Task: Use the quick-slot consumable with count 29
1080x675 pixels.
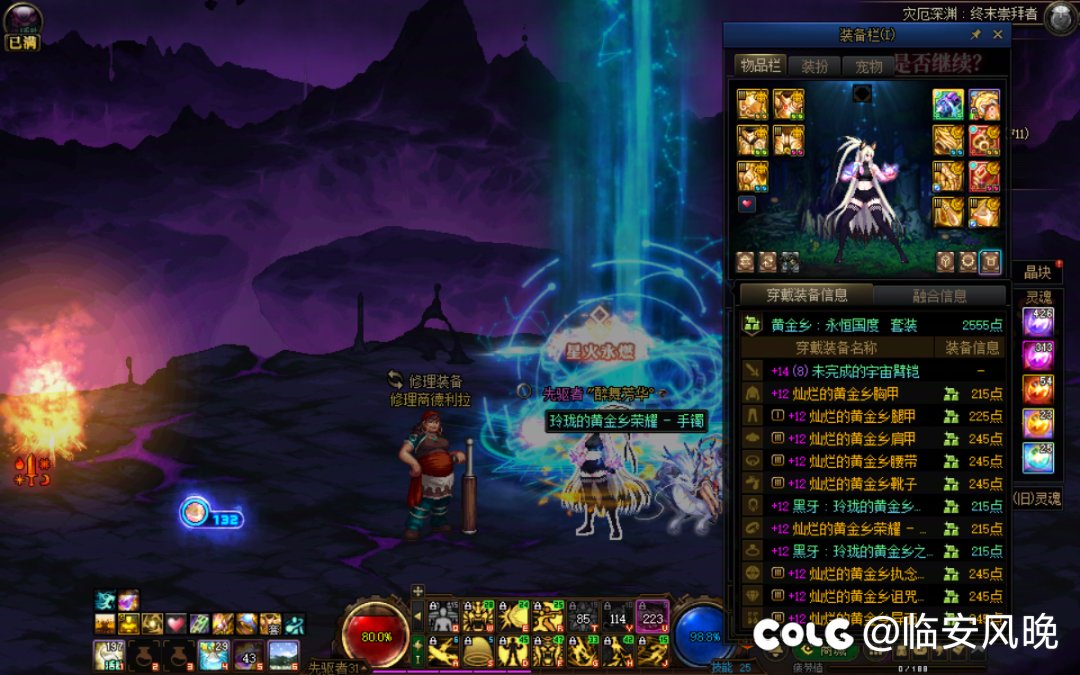Action: [x=213, y=655]
